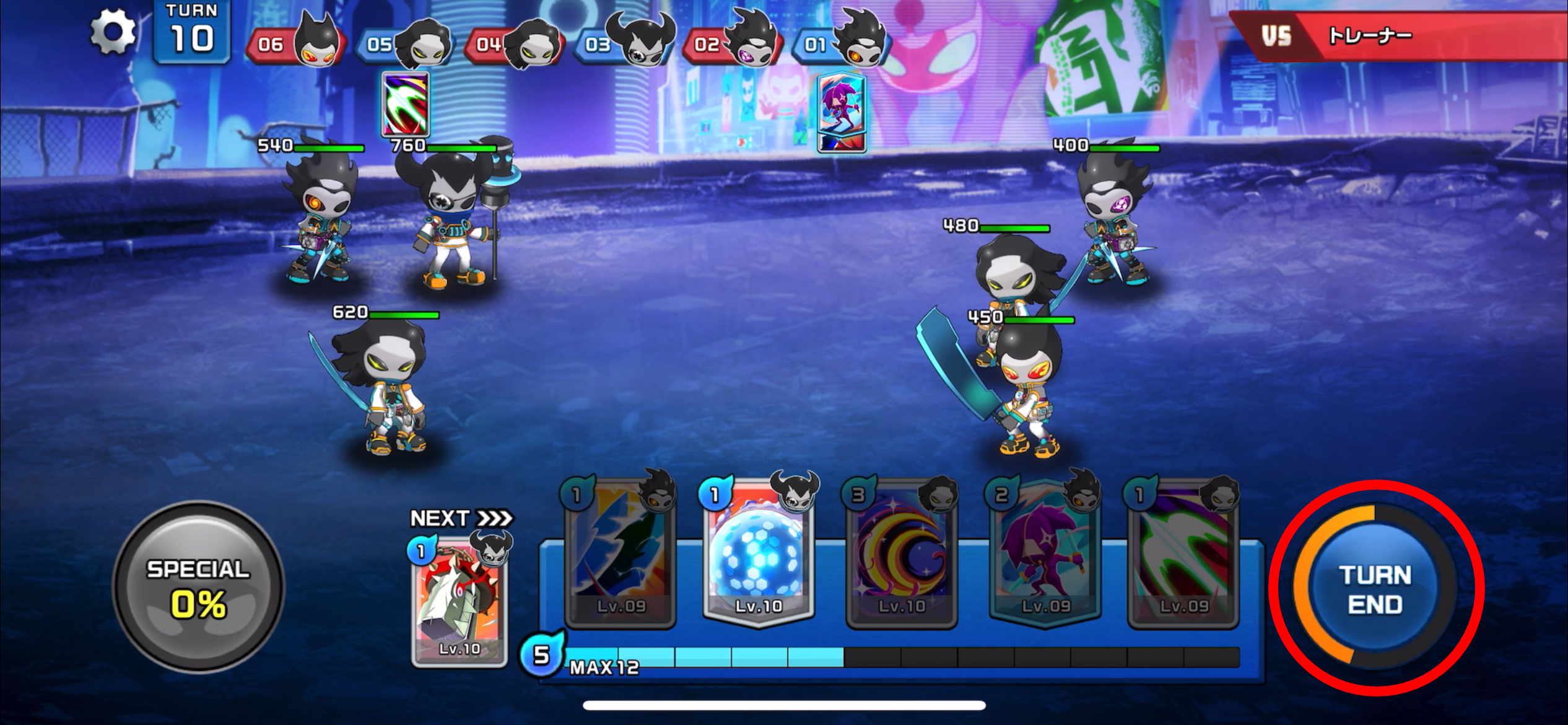
Task: View the queued green slash card above ally
Action: click(406, 104)
